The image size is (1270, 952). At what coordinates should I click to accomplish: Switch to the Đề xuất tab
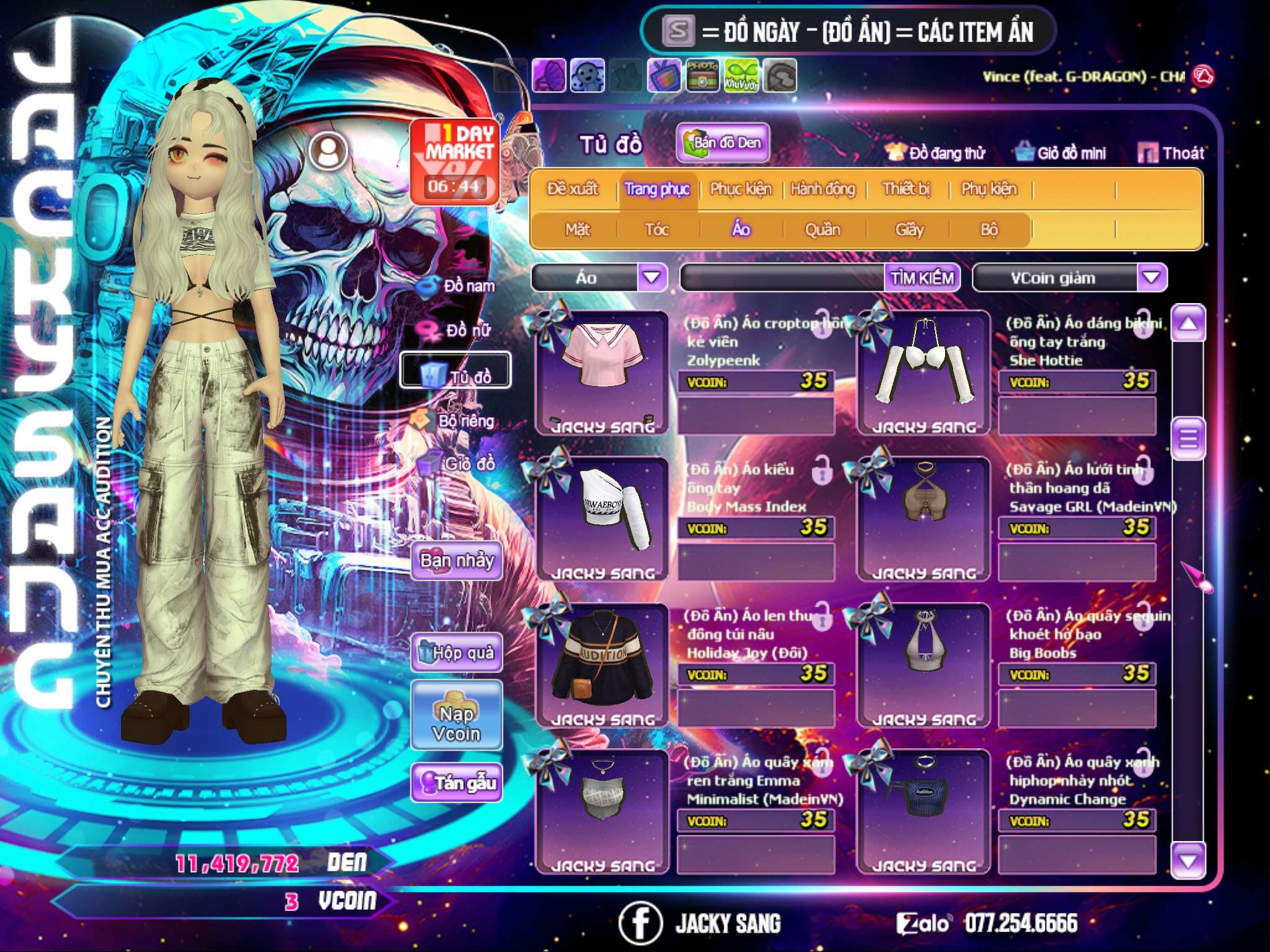click(x=572, y=189)
